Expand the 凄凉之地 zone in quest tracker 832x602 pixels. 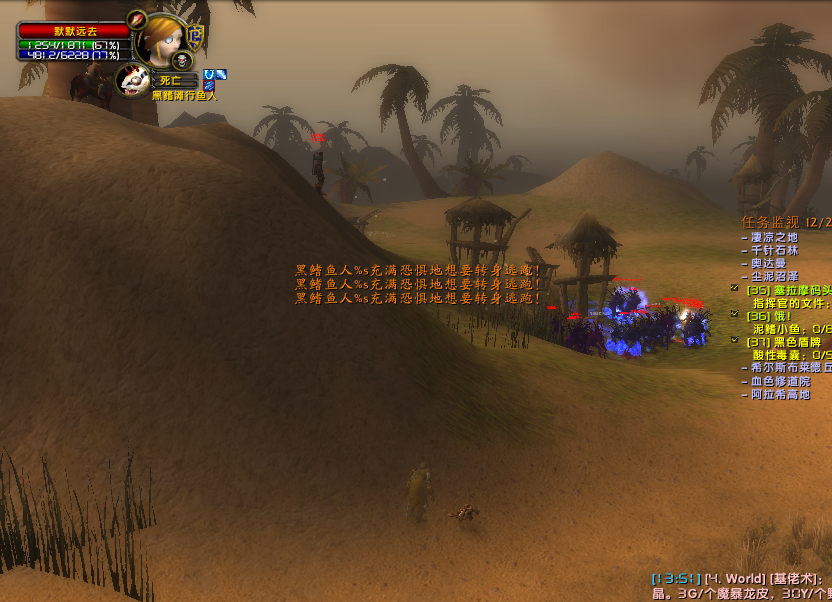(x=775, y=237)
